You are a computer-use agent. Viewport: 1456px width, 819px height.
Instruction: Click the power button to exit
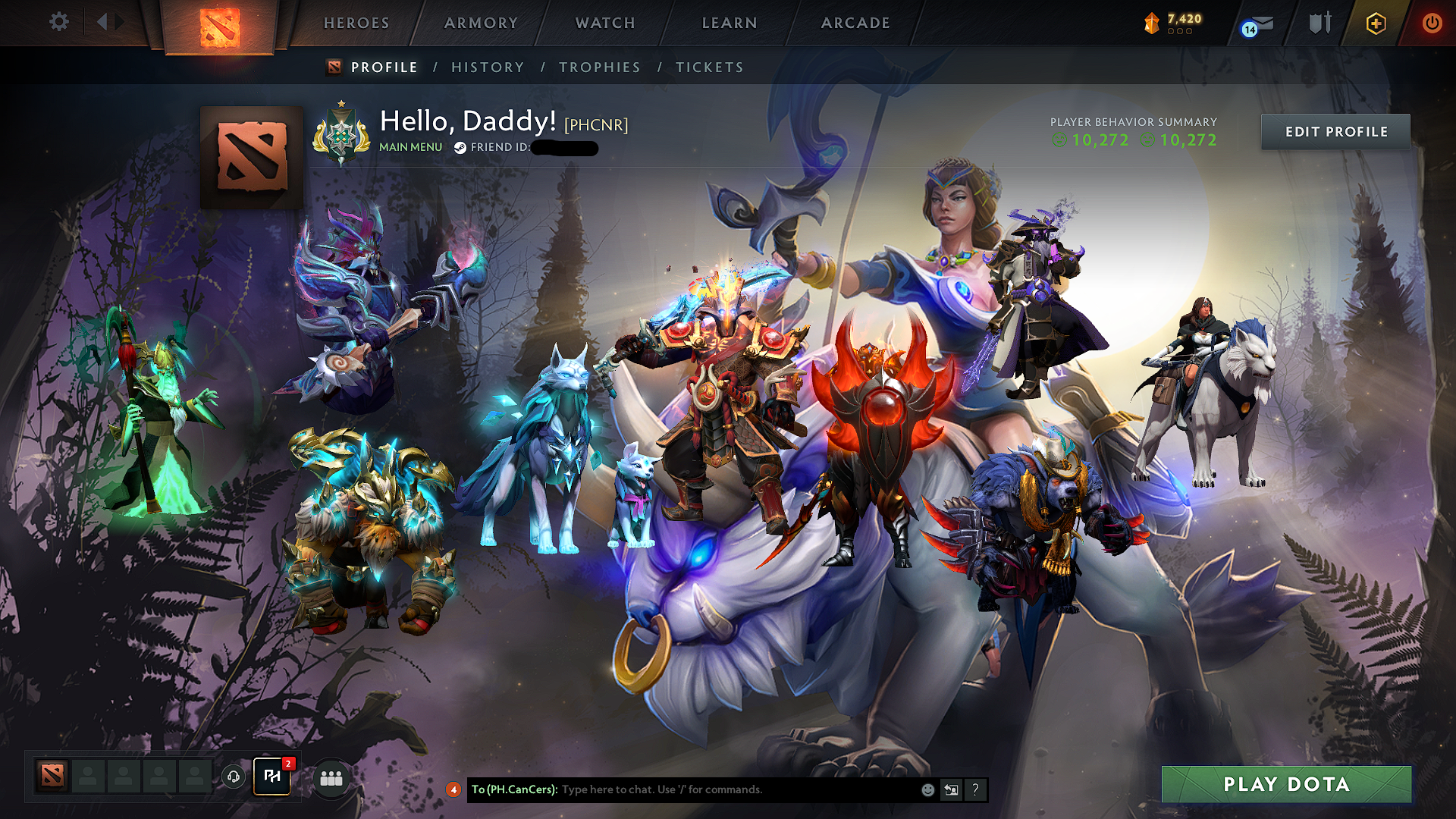click(x=1432, y=23)
